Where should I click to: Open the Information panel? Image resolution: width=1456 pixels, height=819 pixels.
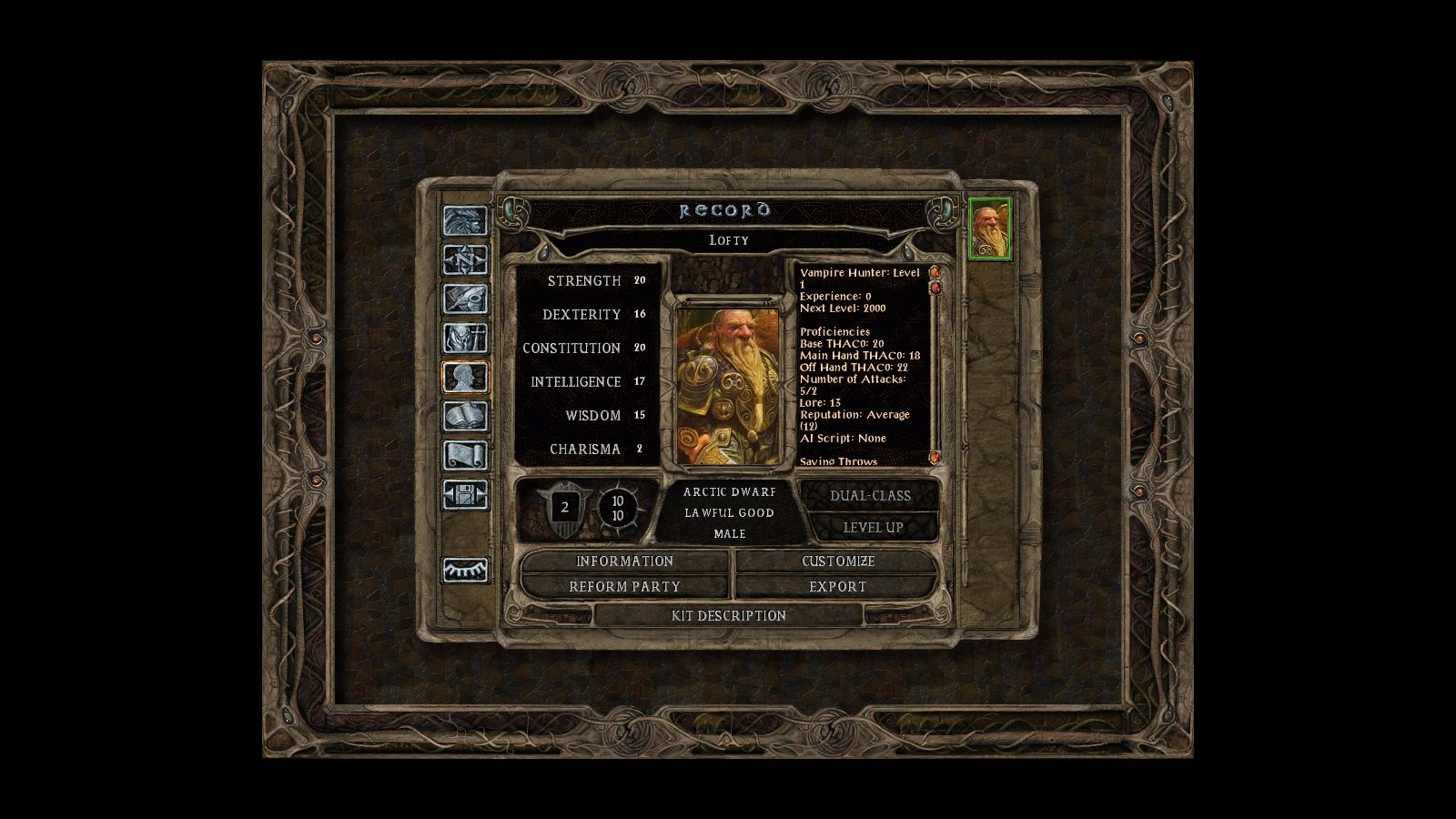624,561
